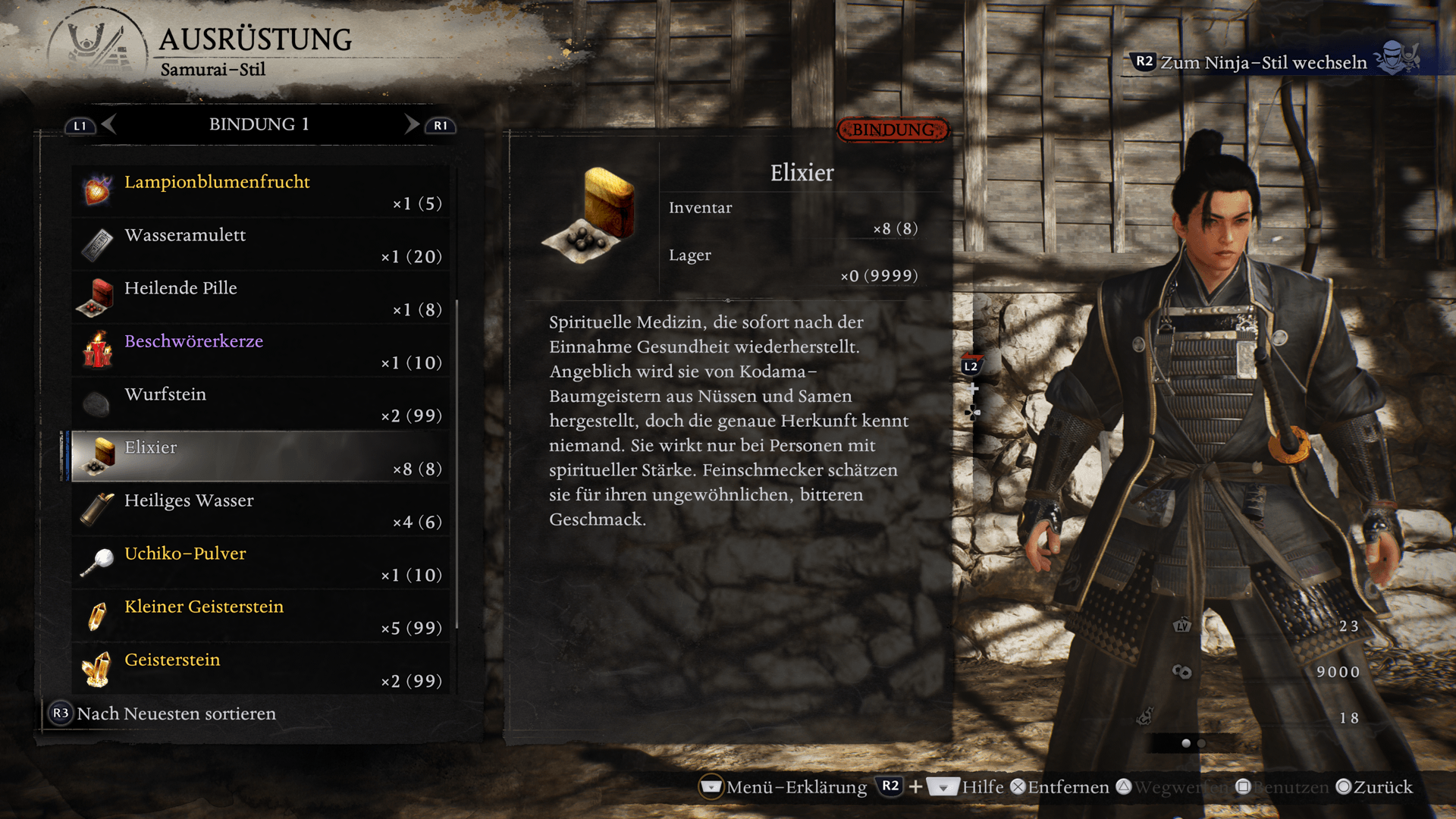Click the Elixier icon in the detail panel
The image size is (1456, 819).
click(x=590, y=215)
